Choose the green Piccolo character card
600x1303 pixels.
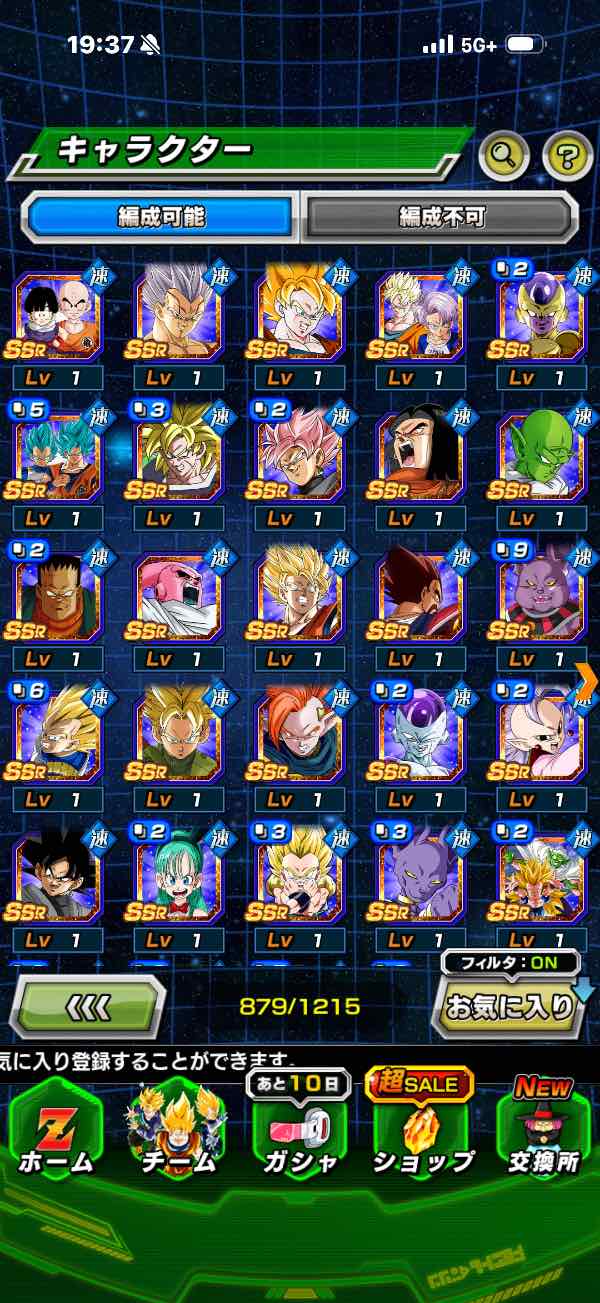point(540,455)
